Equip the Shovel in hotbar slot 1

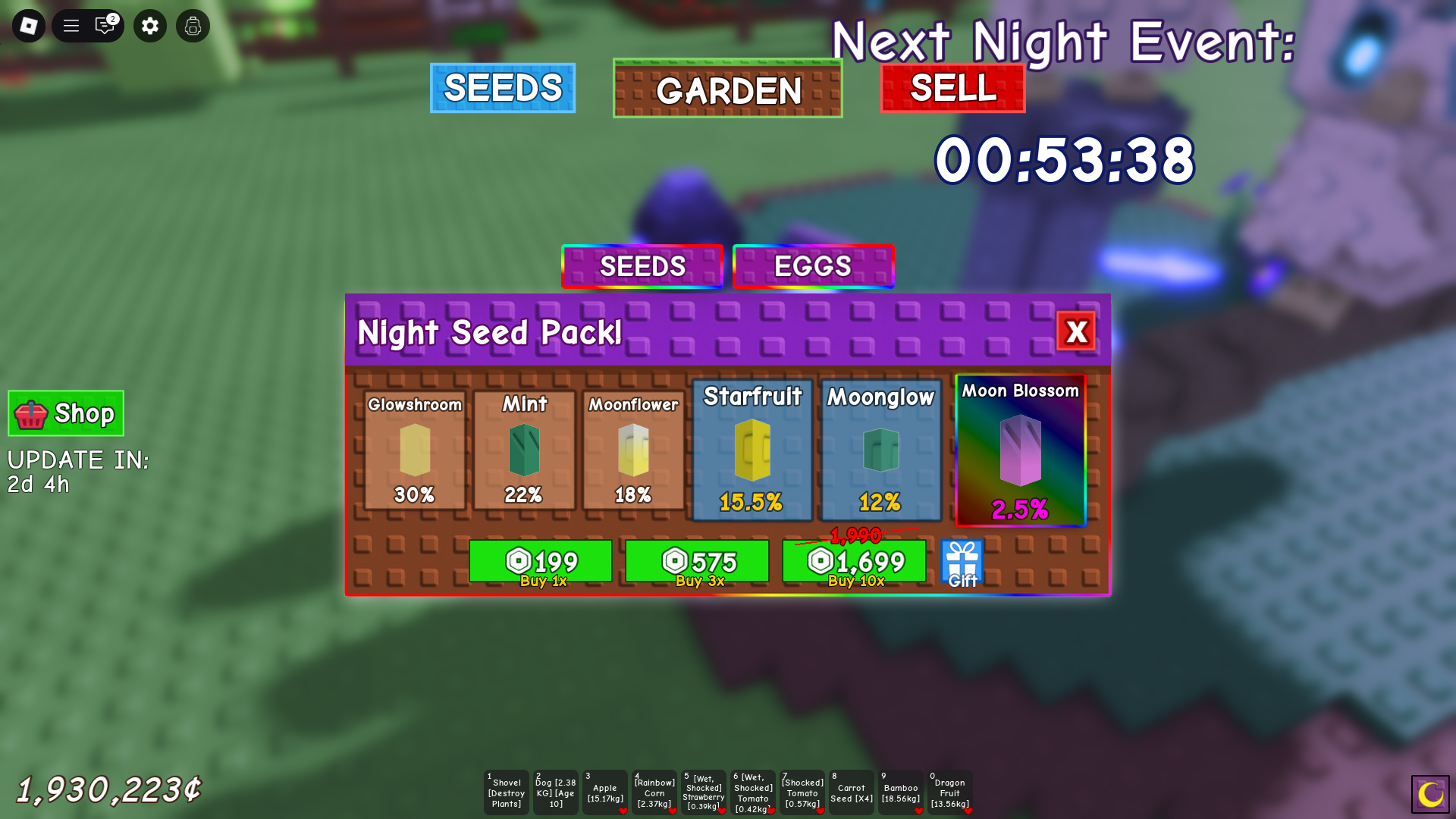(506, 792)
